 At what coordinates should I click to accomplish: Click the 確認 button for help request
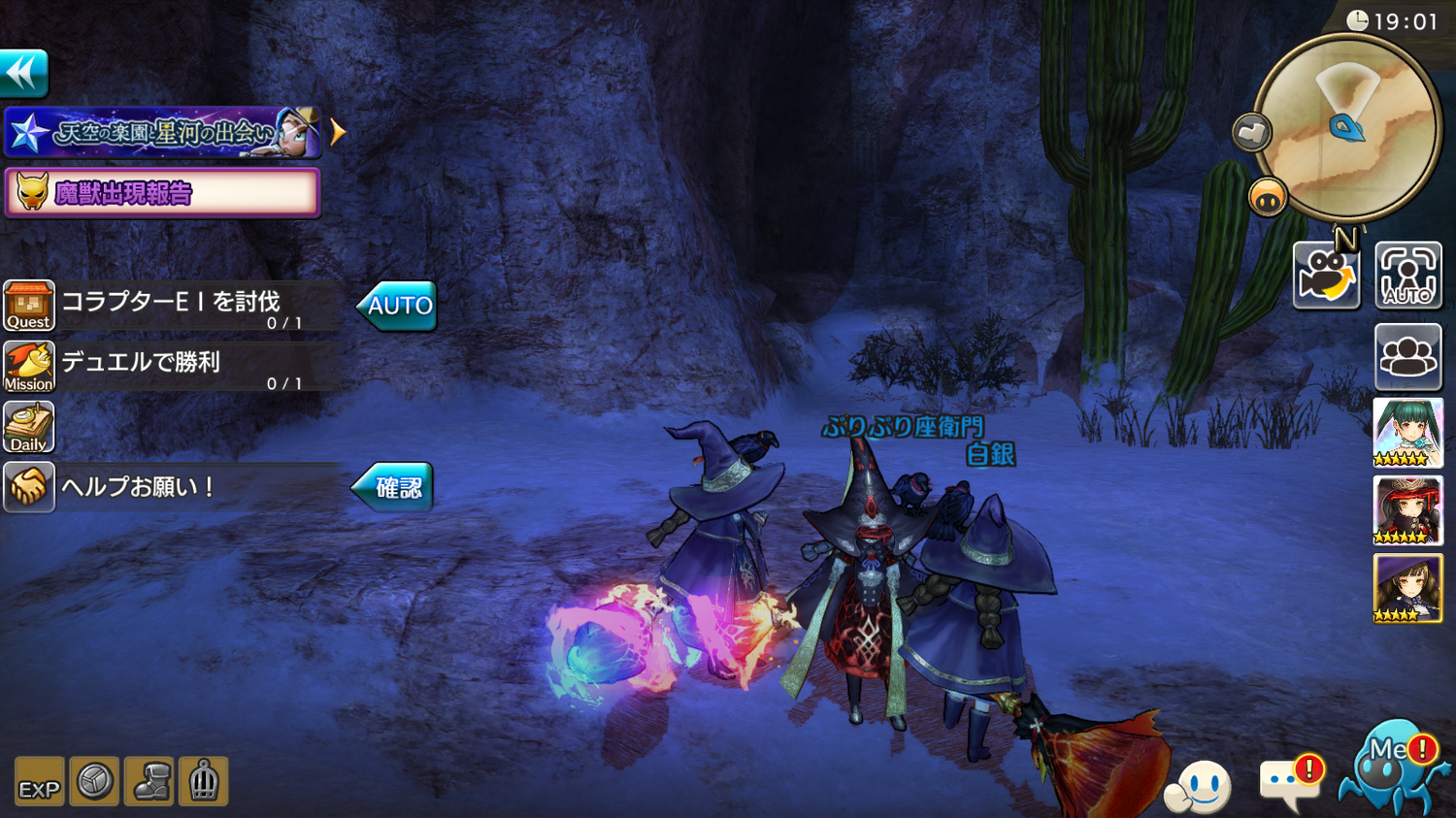coord(393,486)
